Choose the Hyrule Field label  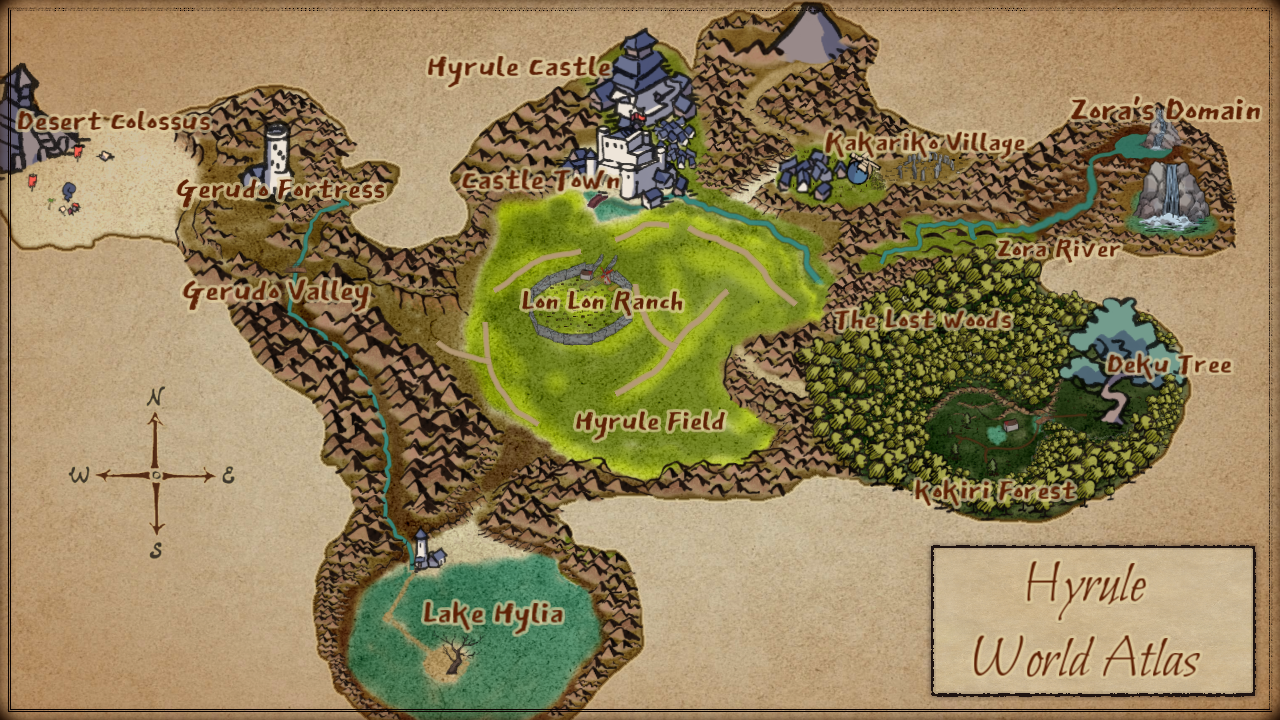(x=649, y=421)
